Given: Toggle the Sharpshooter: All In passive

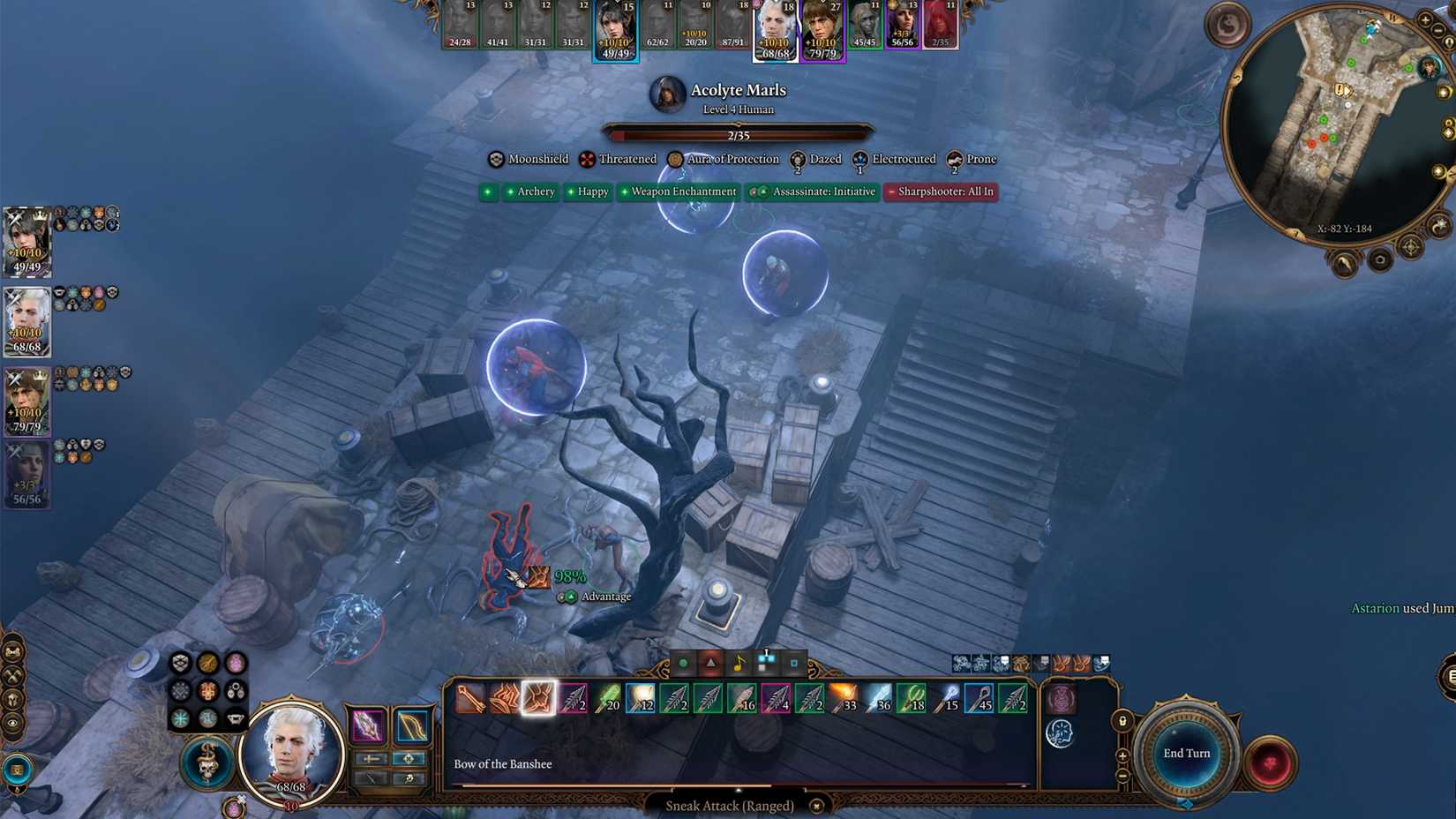Looking at the screenshot, I should tap(941, 192).
